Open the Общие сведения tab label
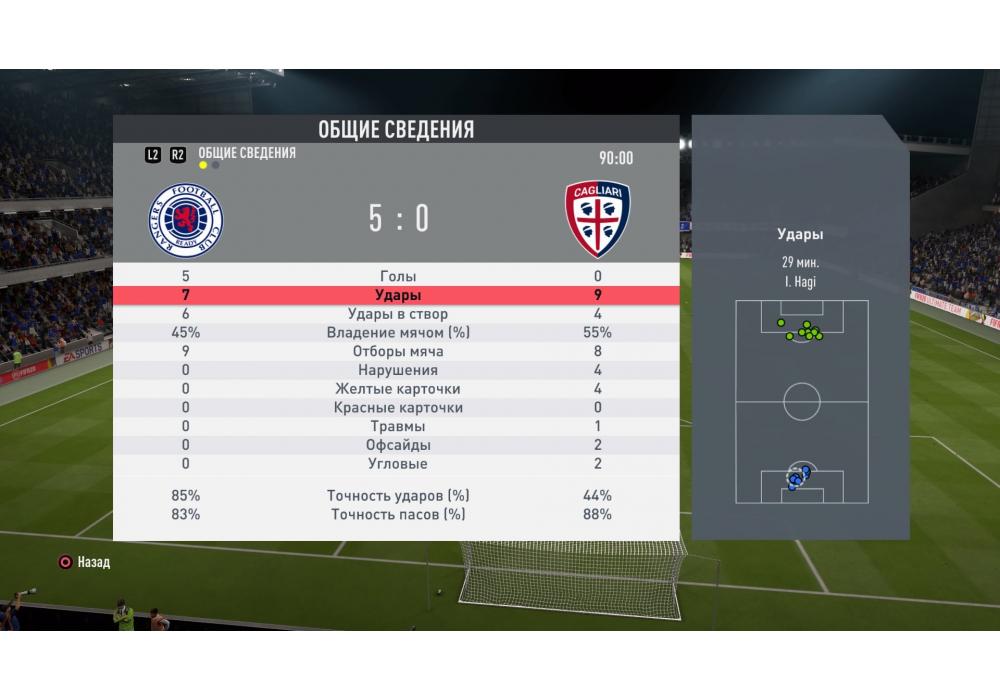The image size is (1000, 700). (247, 153)
